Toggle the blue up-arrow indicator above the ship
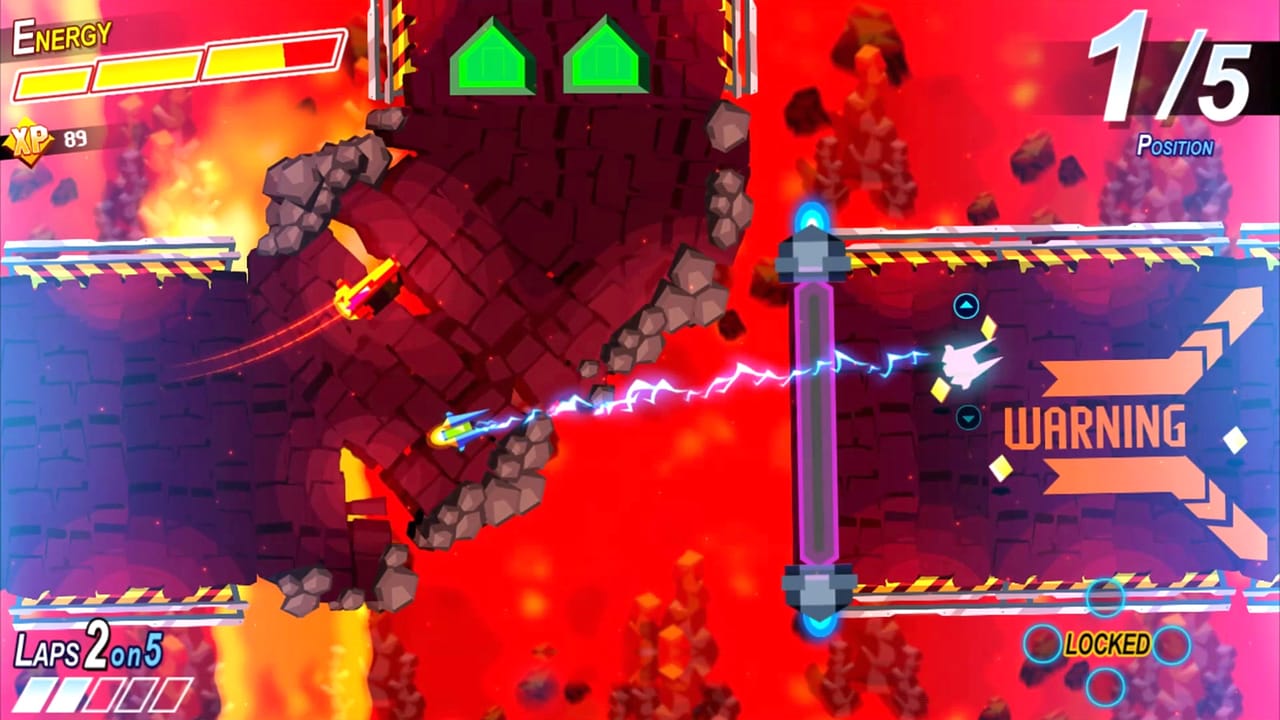This screenshot has width=1280, height=720. tap(965, 303)
